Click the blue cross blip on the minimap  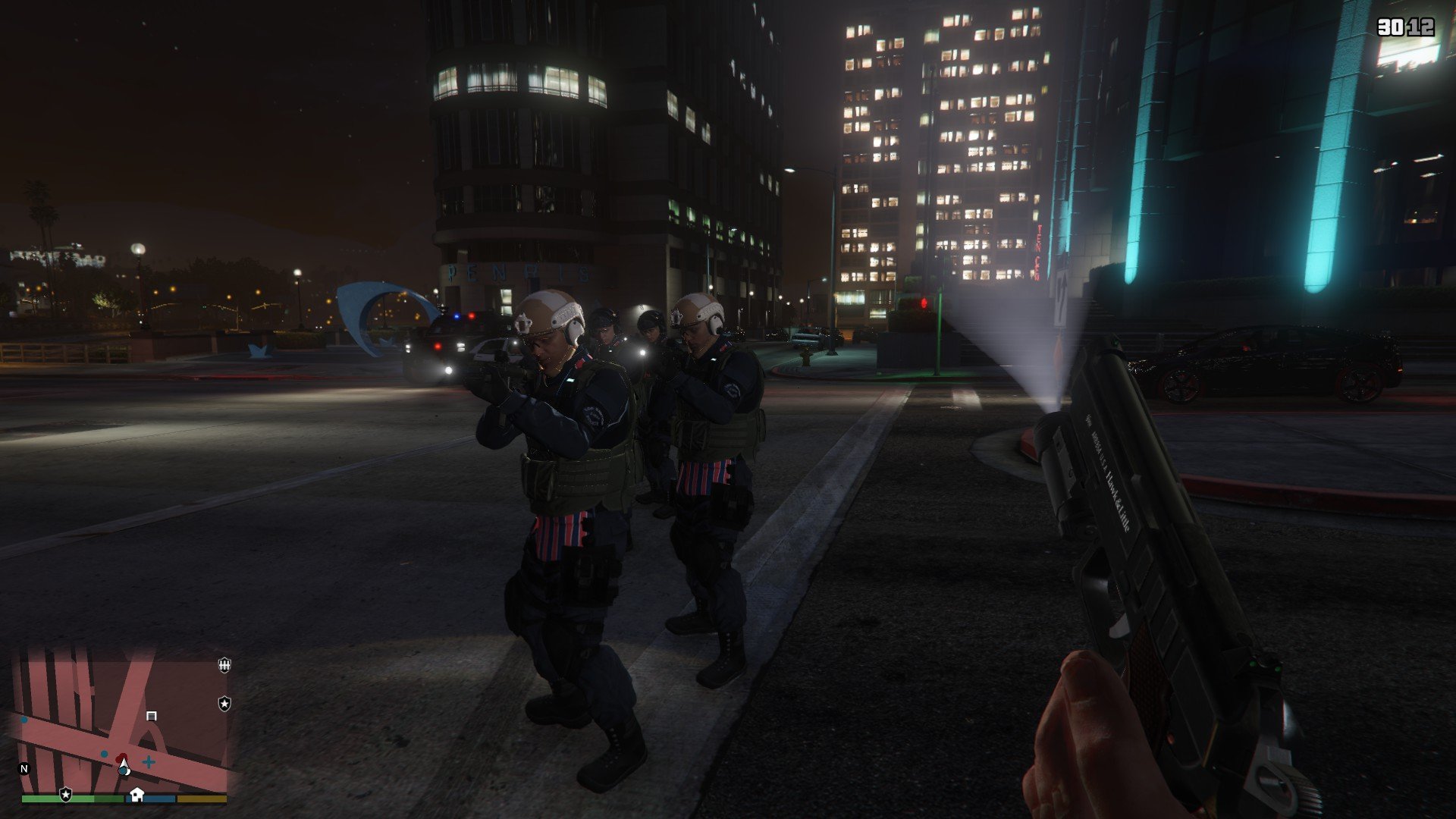(149, 761)
